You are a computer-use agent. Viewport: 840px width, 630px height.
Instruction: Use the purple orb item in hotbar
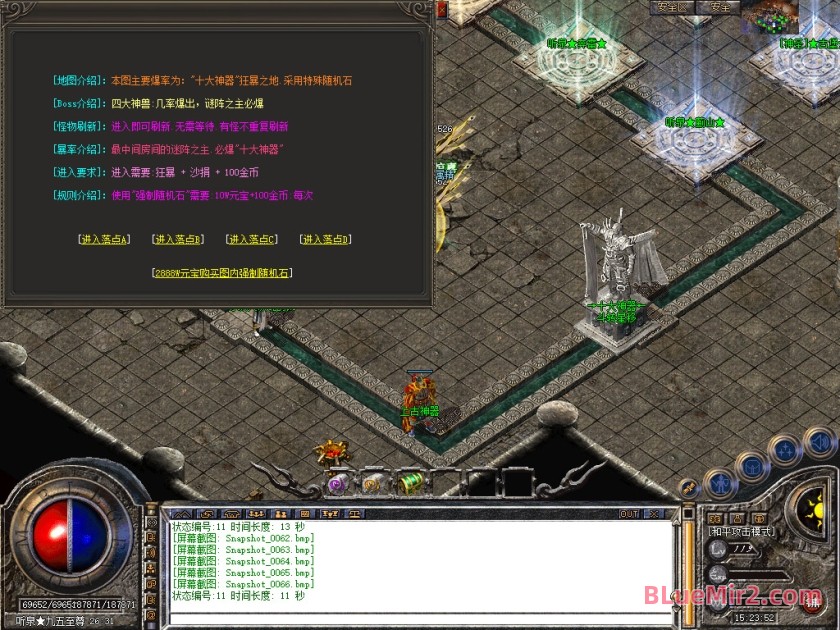tap(338, 483)
